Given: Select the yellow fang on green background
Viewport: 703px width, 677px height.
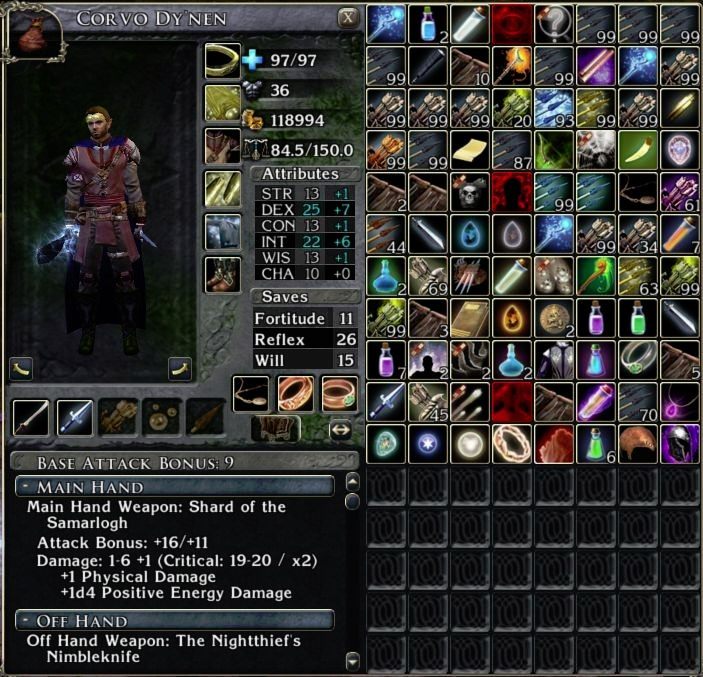Looking at the screenshot, I should coord(637,149).
